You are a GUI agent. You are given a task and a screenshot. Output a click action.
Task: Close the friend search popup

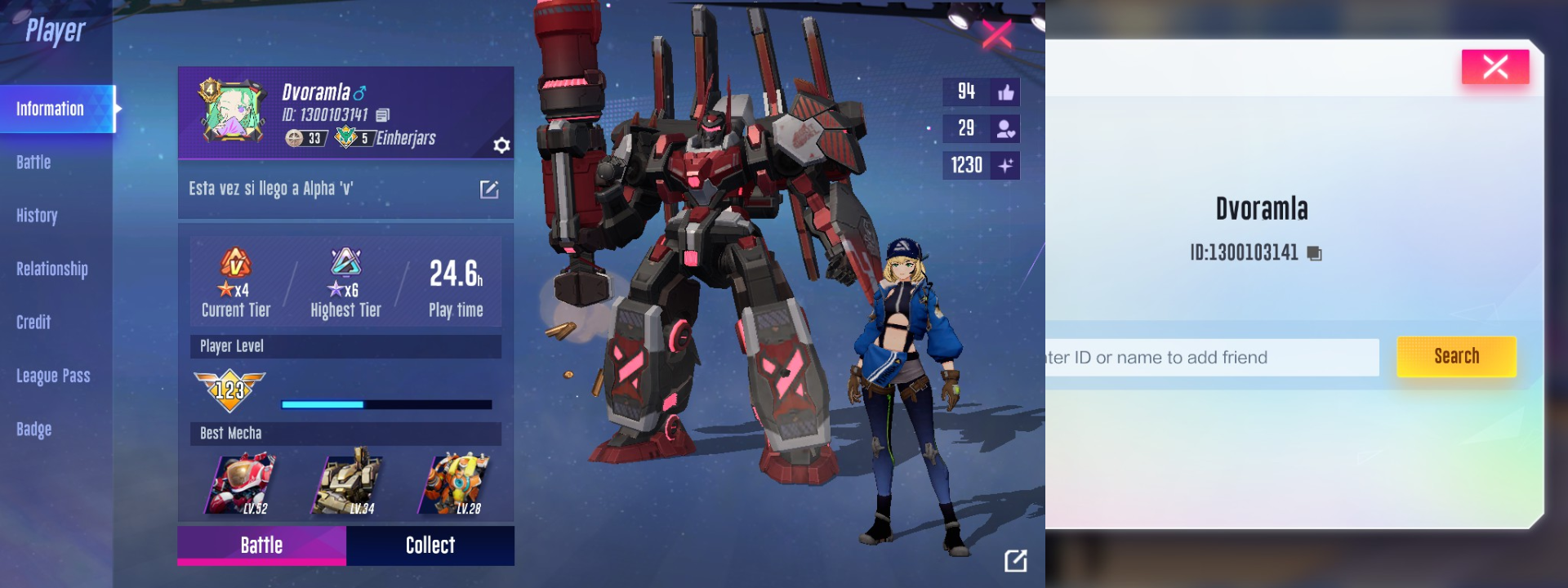(x=1494, y=66)
